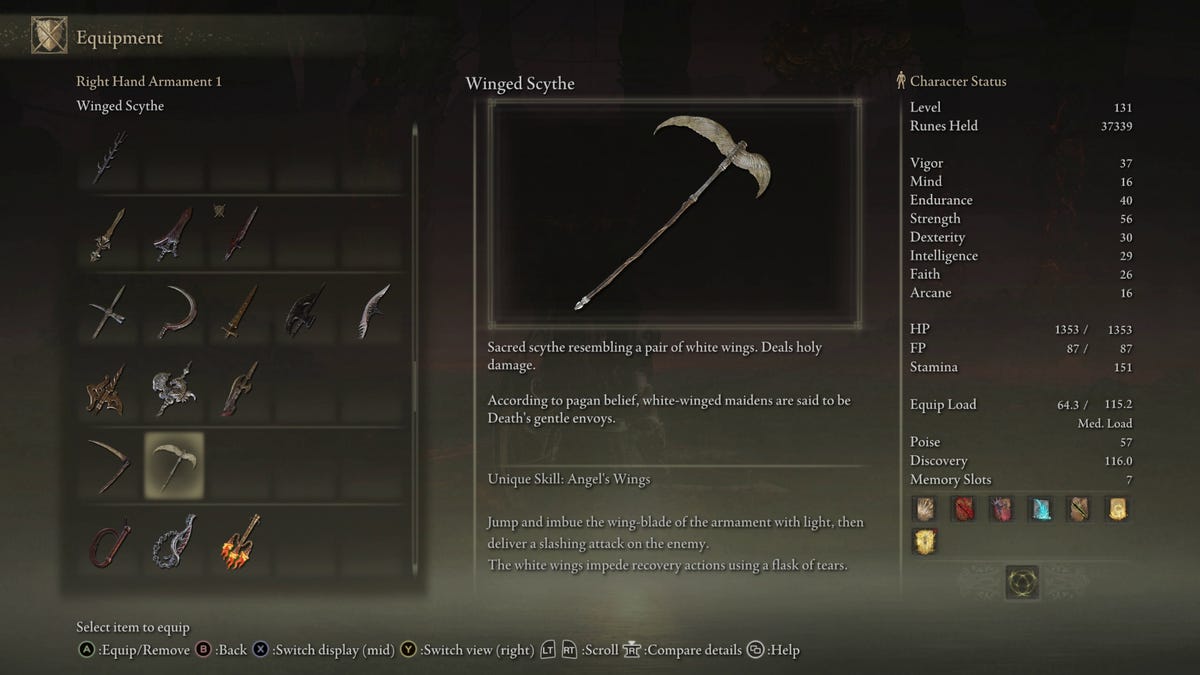Select the plain dark scythe slot
Image resolution: width=1200 pixels, height=675 pixels.
tap(108, 465)
